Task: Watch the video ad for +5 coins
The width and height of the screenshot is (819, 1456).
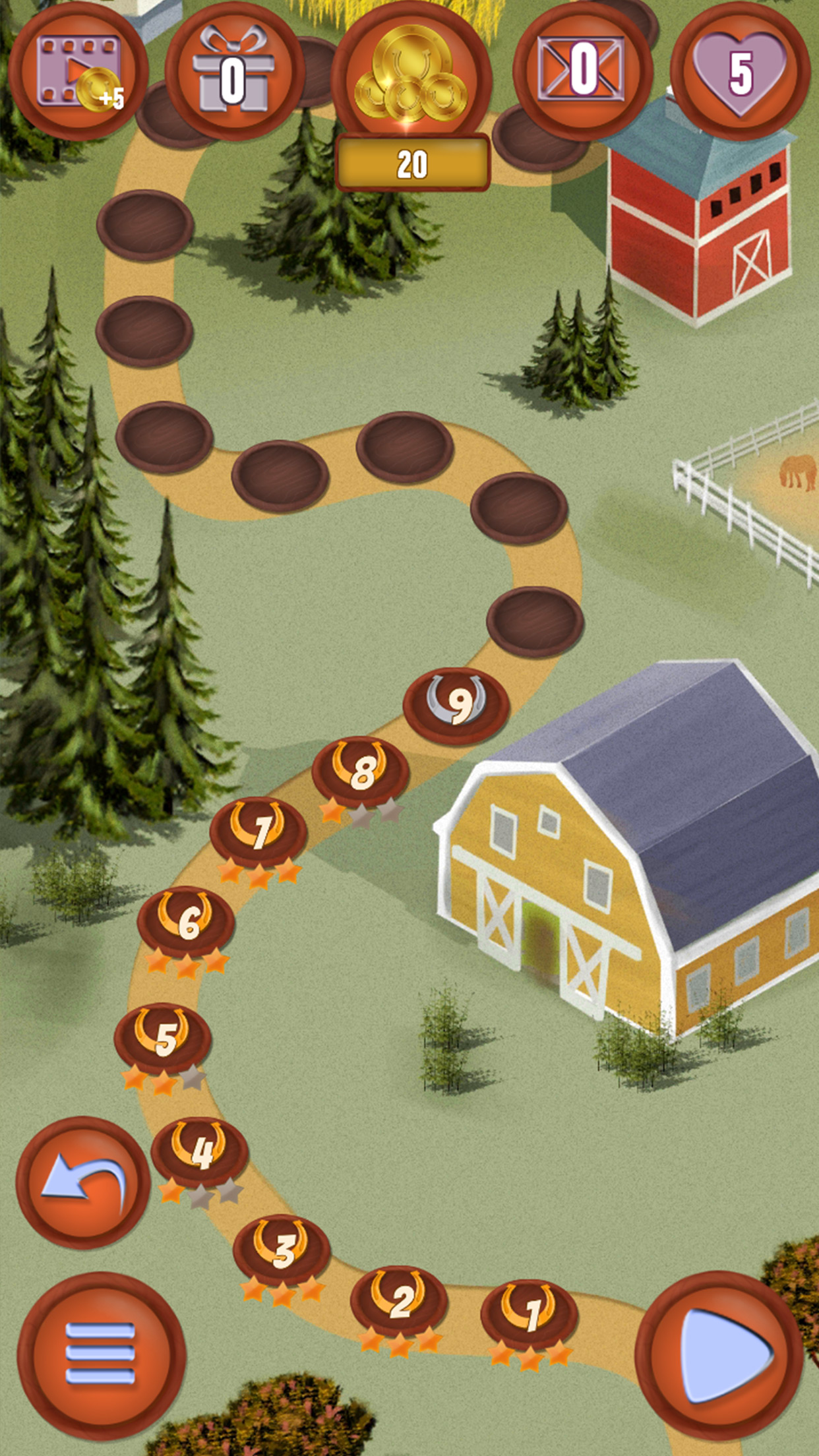Action: tap(78, 73)
